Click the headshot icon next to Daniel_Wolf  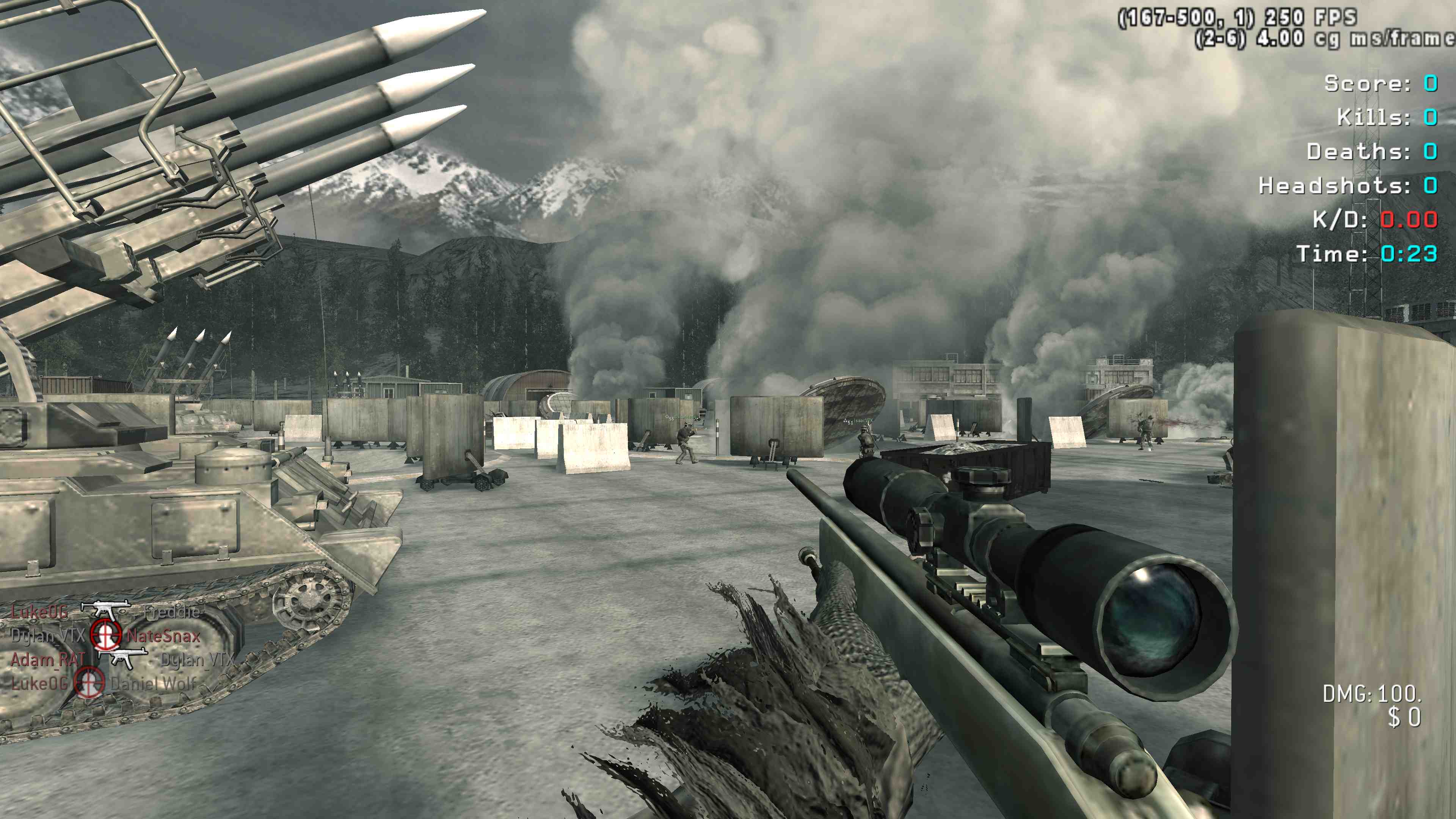pos(89,683)
